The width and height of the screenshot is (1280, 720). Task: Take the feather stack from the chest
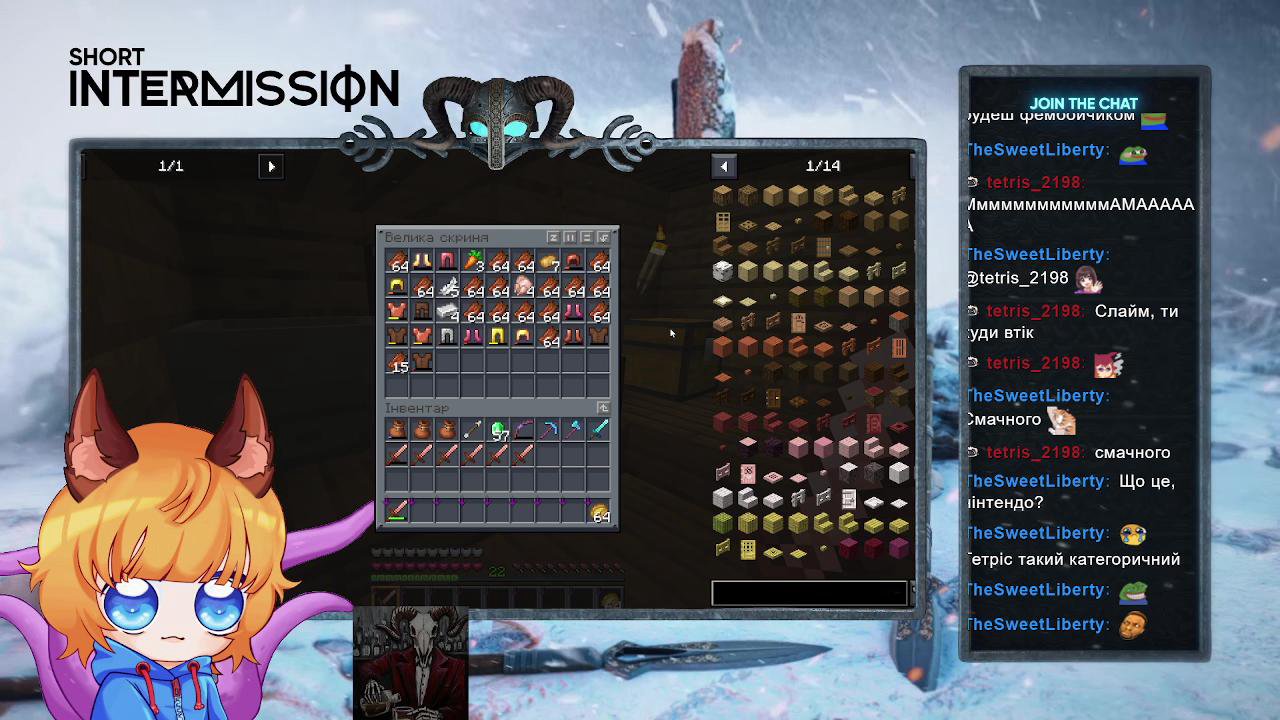[448, 287]
